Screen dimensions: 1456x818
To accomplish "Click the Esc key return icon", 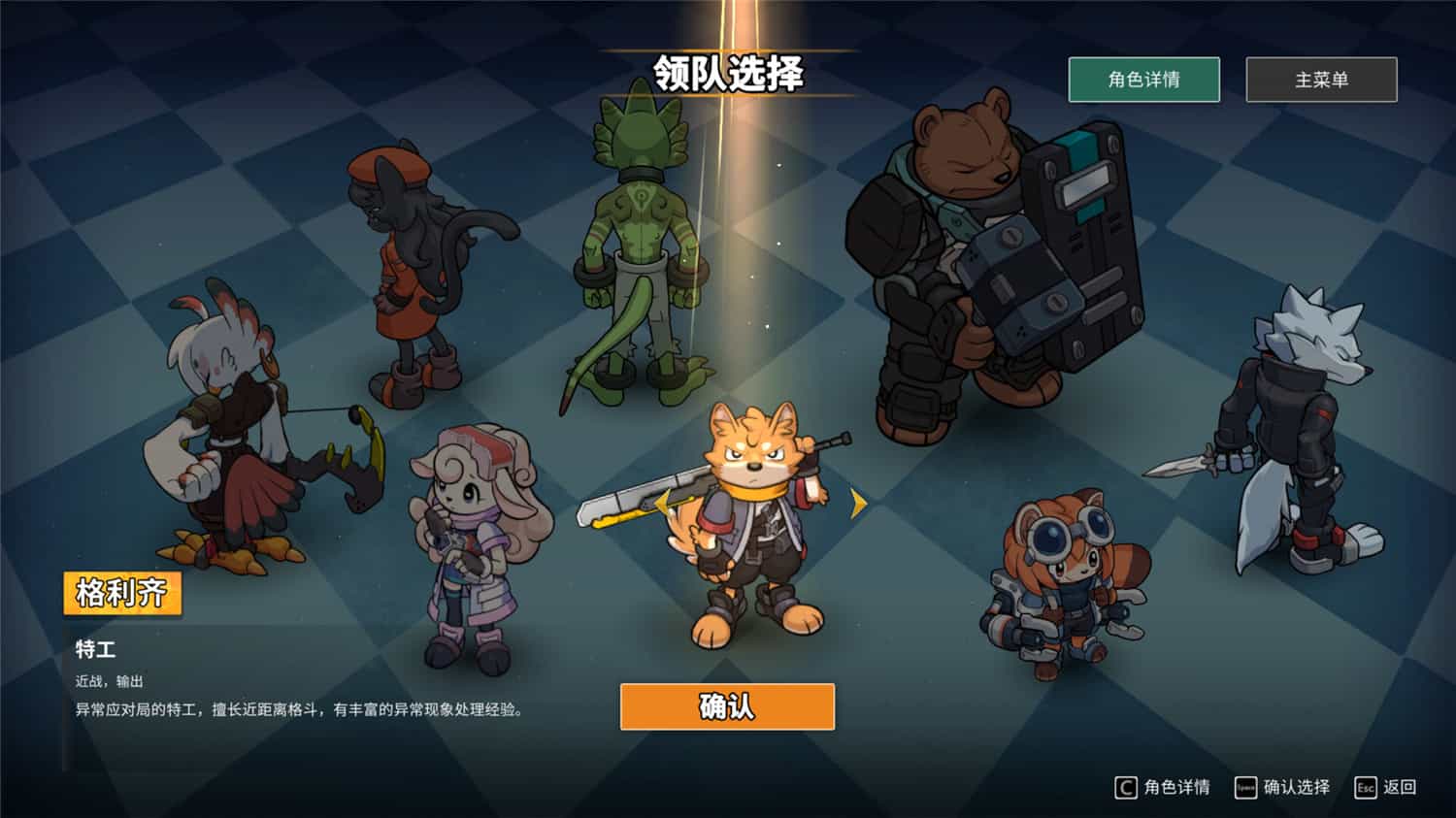I will pyautogui.click(x=1365, y=786).
